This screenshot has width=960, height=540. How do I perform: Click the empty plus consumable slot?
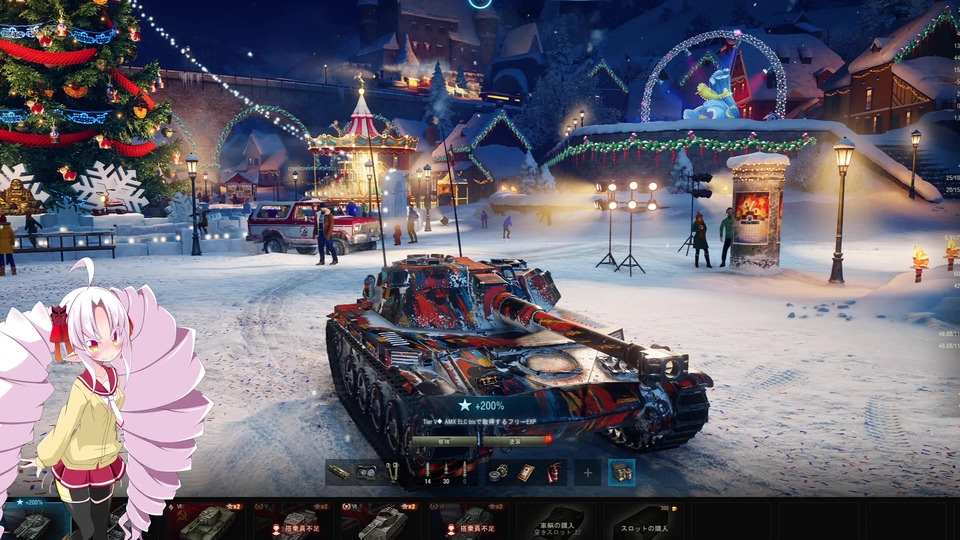[588, 473]
